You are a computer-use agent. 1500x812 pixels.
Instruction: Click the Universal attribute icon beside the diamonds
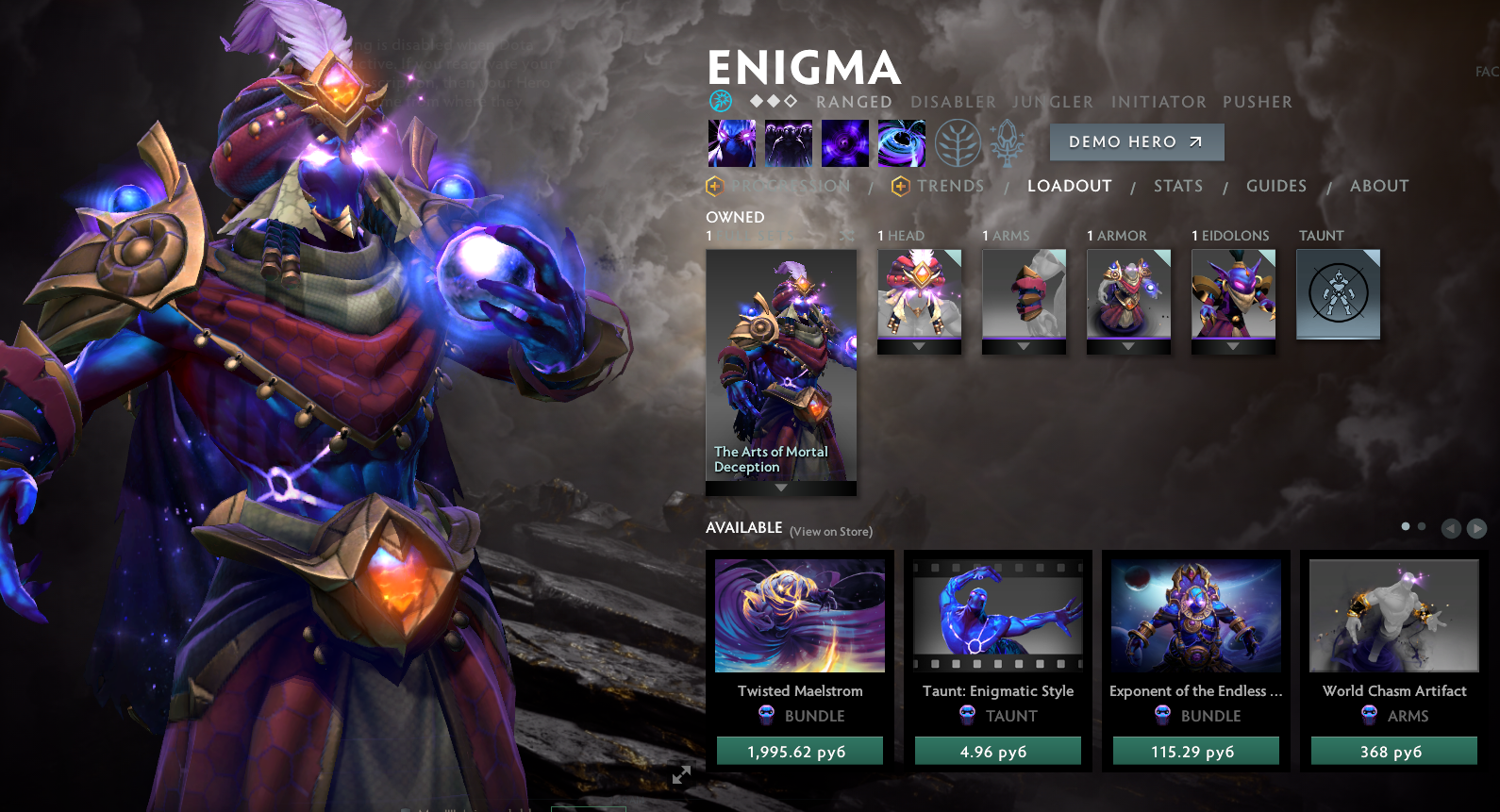[x=719, y=100]
